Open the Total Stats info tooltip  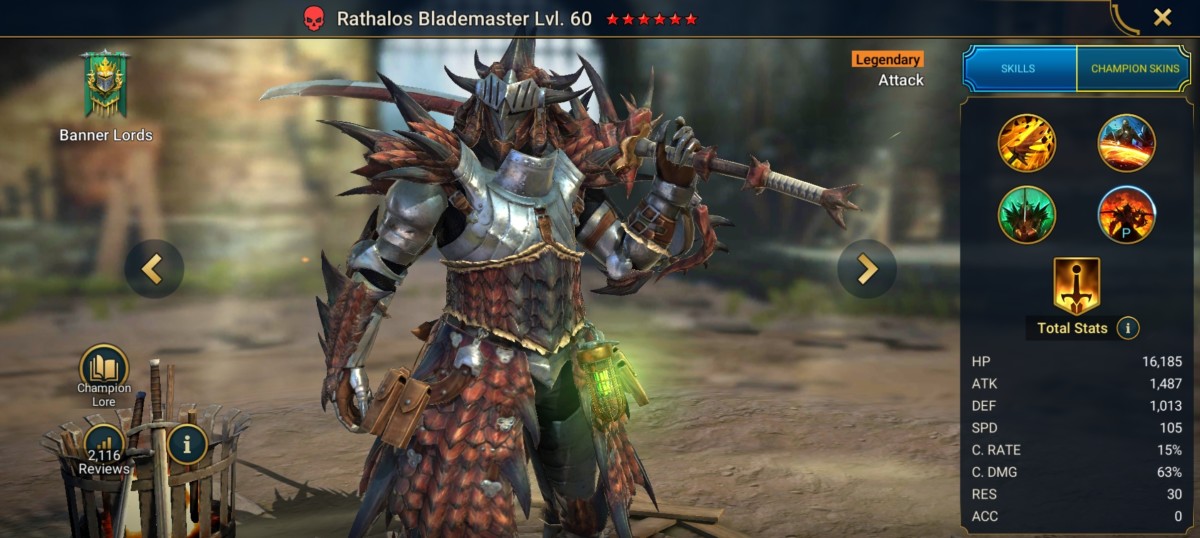[1128, 327]
